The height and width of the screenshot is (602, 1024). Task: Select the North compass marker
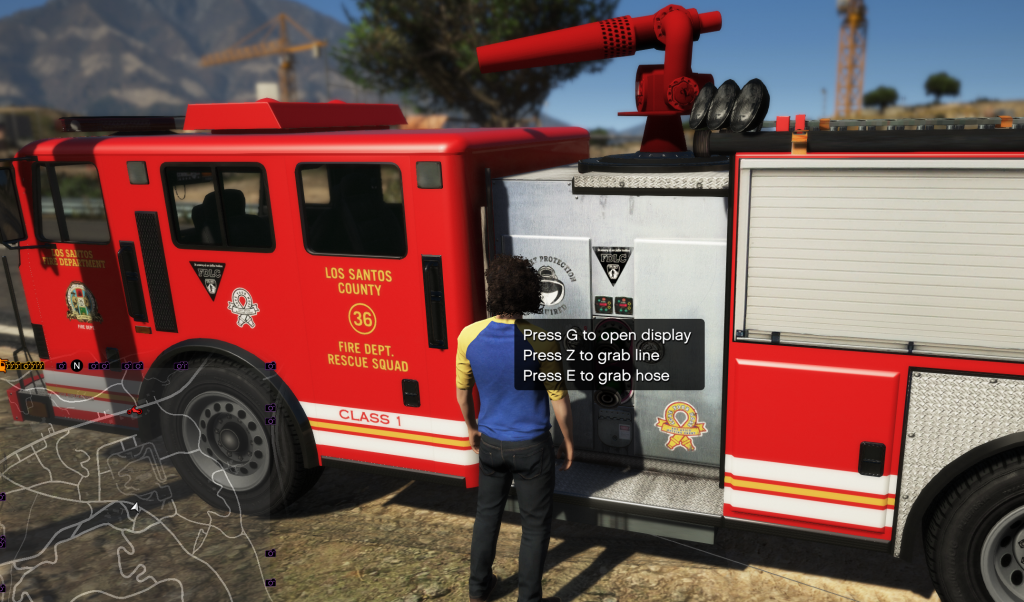pos(76,366)
